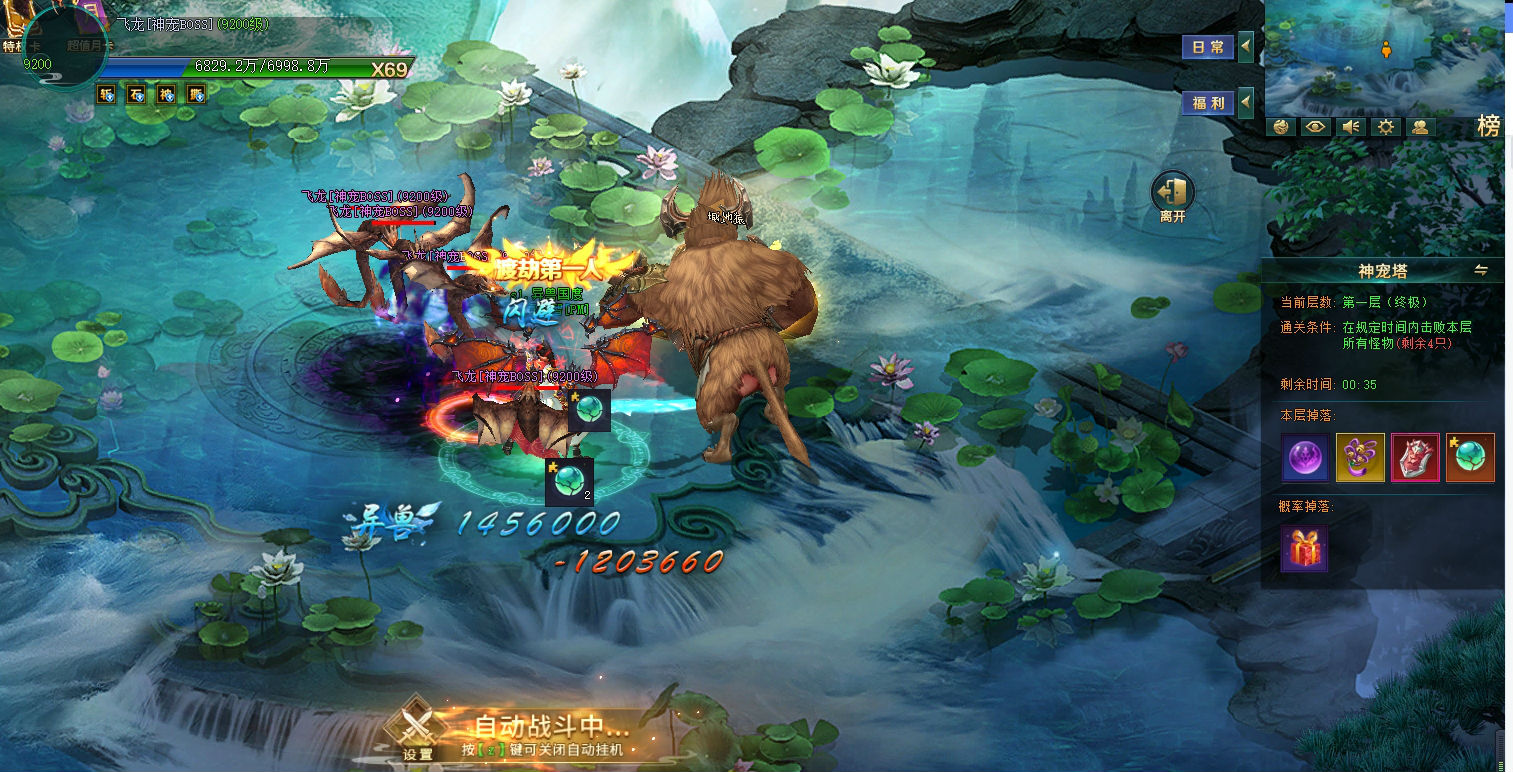1513x772 pixels.
Task: Click the gold dragon emblem icon under minimap
Action: (1281, 127)
